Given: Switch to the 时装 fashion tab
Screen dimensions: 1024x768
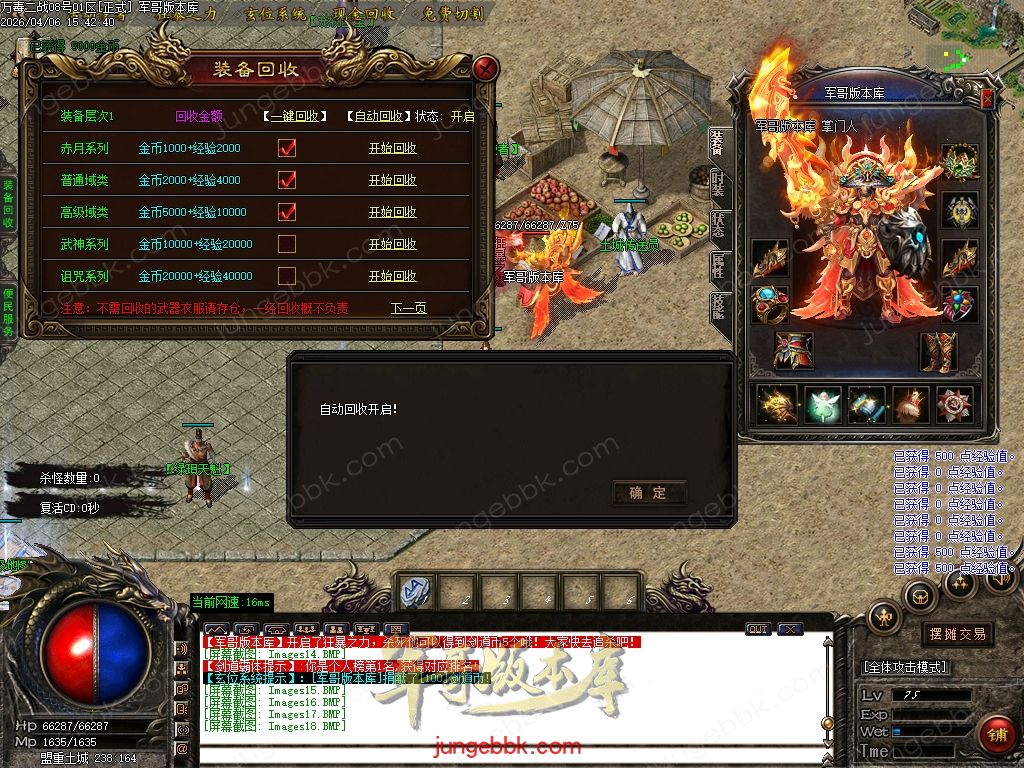Looking at the screenshot, I should tap(718, 185).
